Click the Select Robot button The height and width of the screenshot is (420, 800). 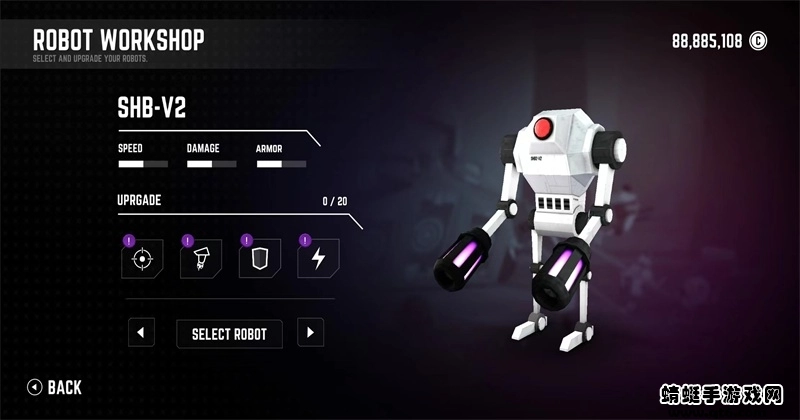229,333
